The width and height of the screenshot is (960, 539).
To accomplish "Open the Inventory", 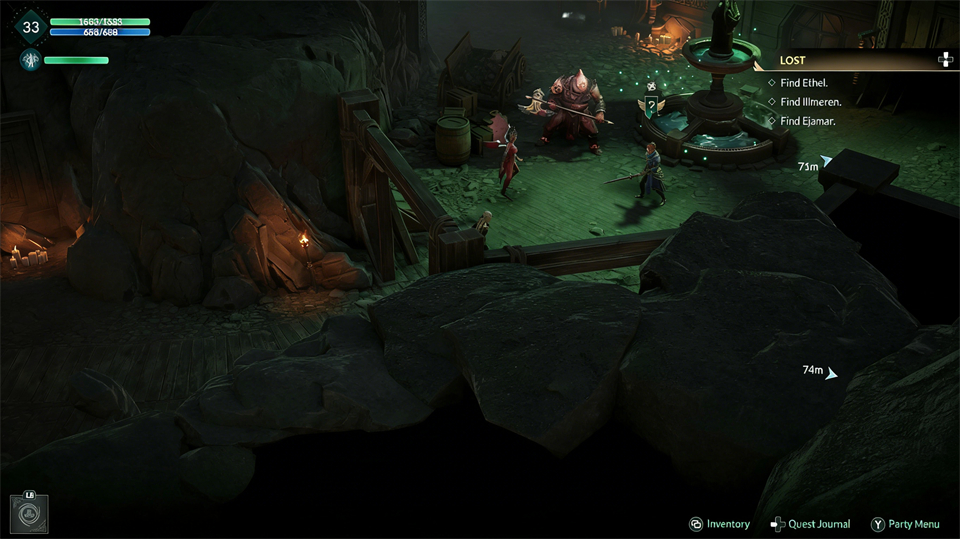I will (719, 524).
